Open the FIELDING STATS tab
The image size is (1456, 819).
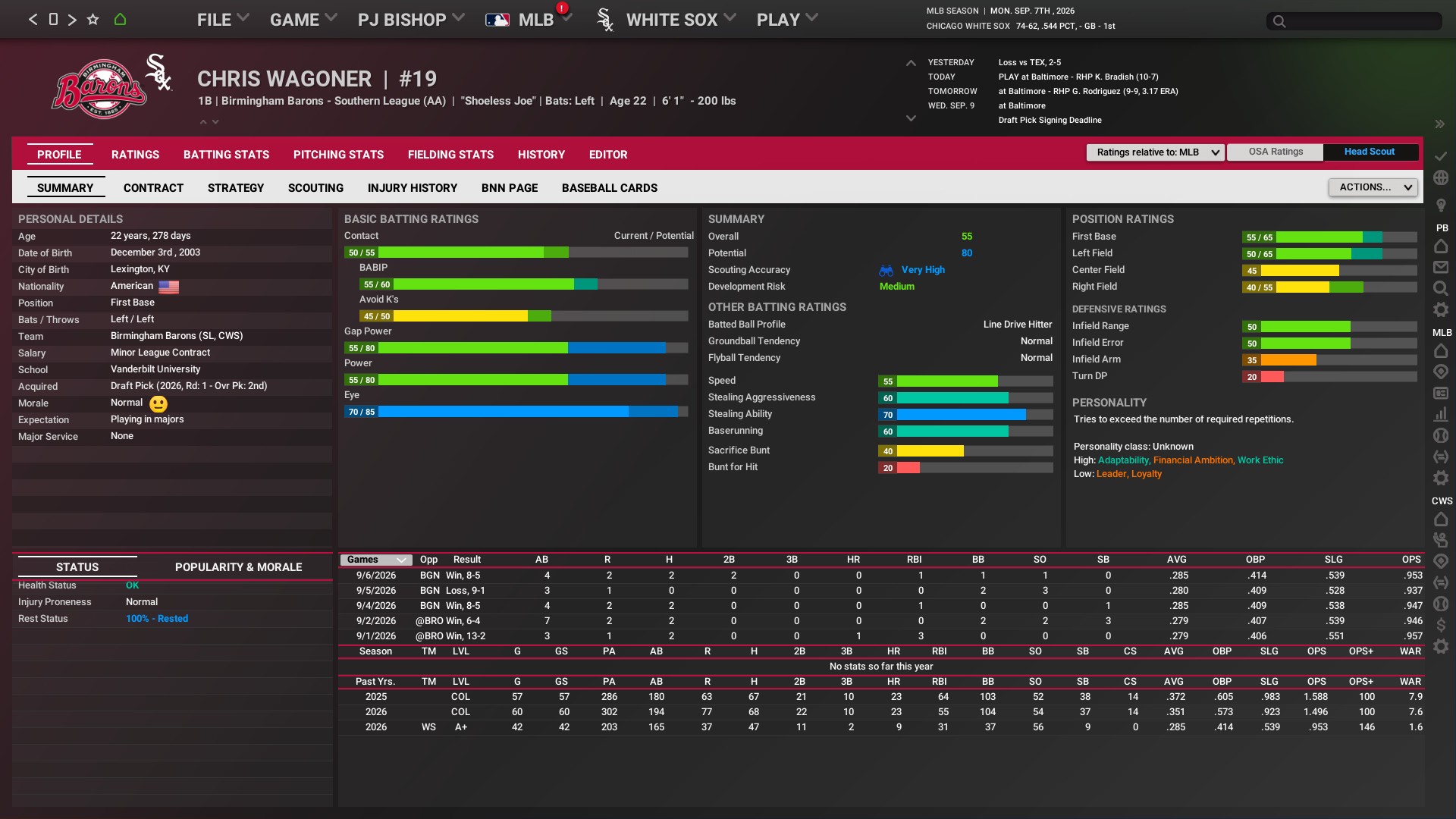click(x=450, y=155)
